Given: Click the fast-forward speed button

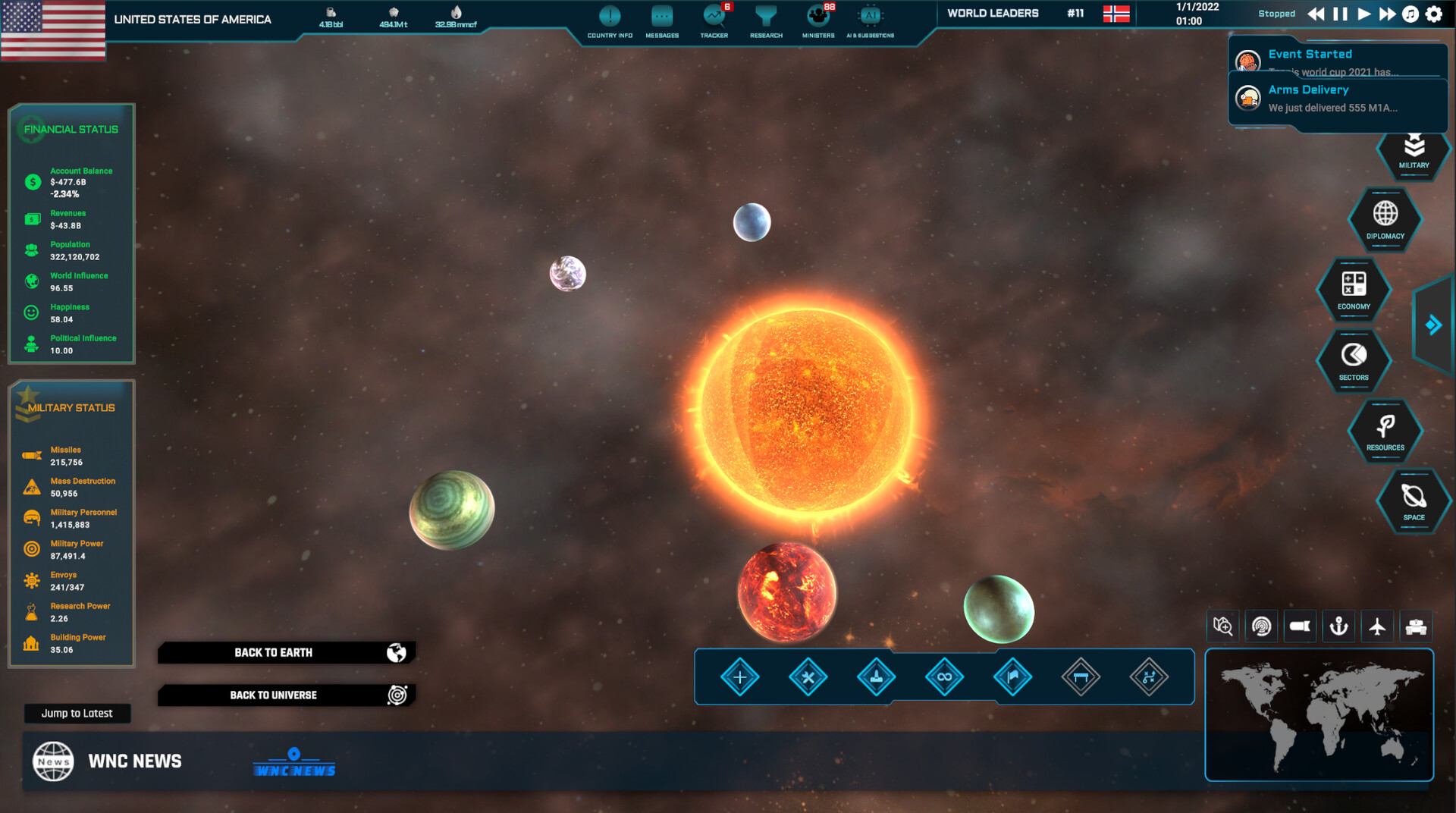Looking at the screenshot, I should [x=1387, y=14].
